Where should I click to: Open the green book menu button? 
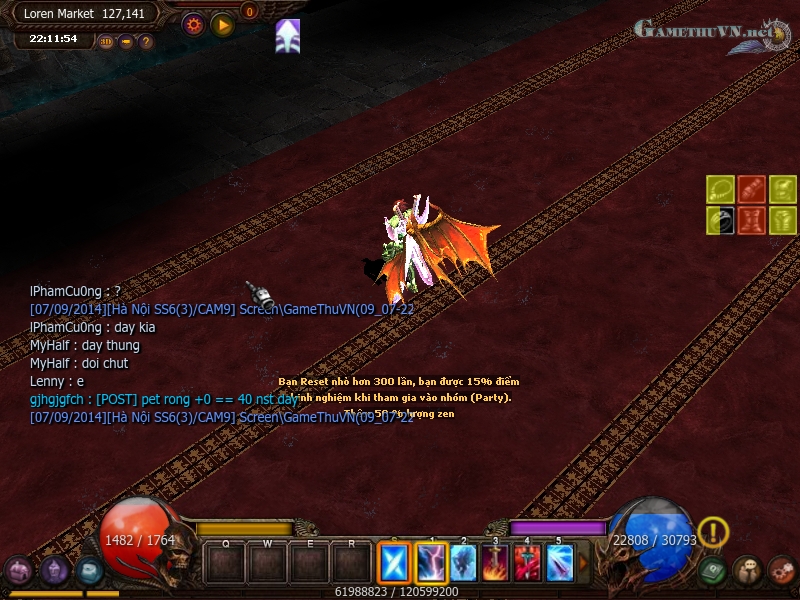point(713,571)
